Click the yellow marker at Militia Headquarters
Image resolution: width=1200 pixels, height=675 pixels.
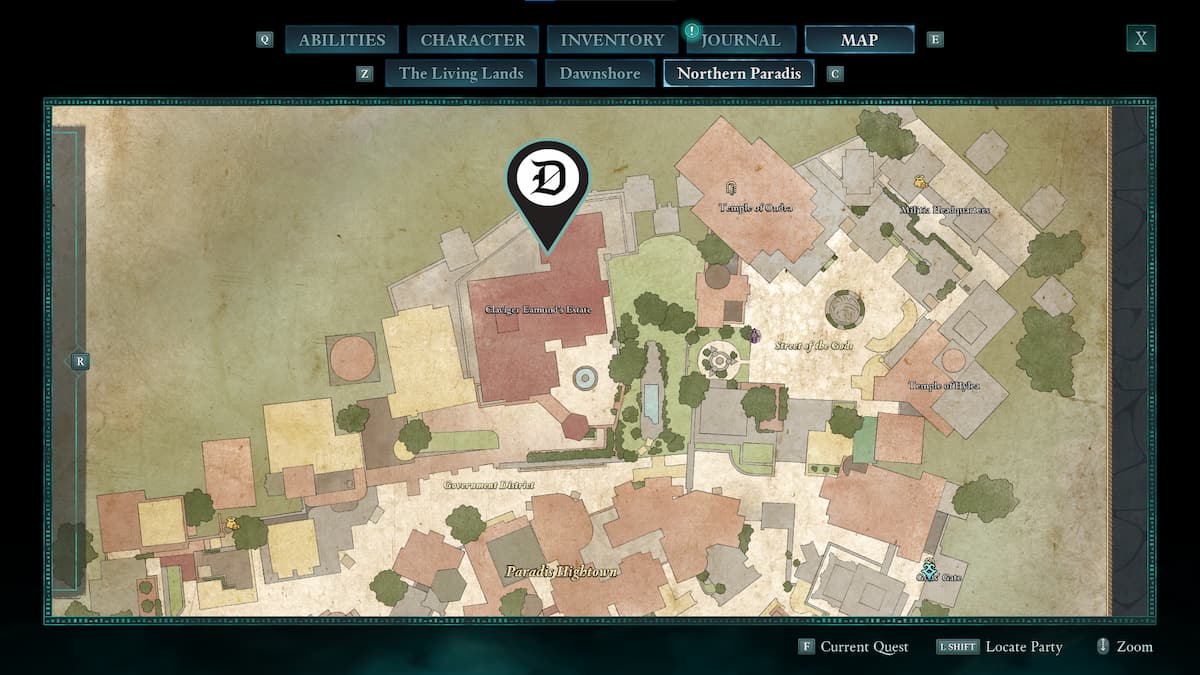[x=919, y=180]
